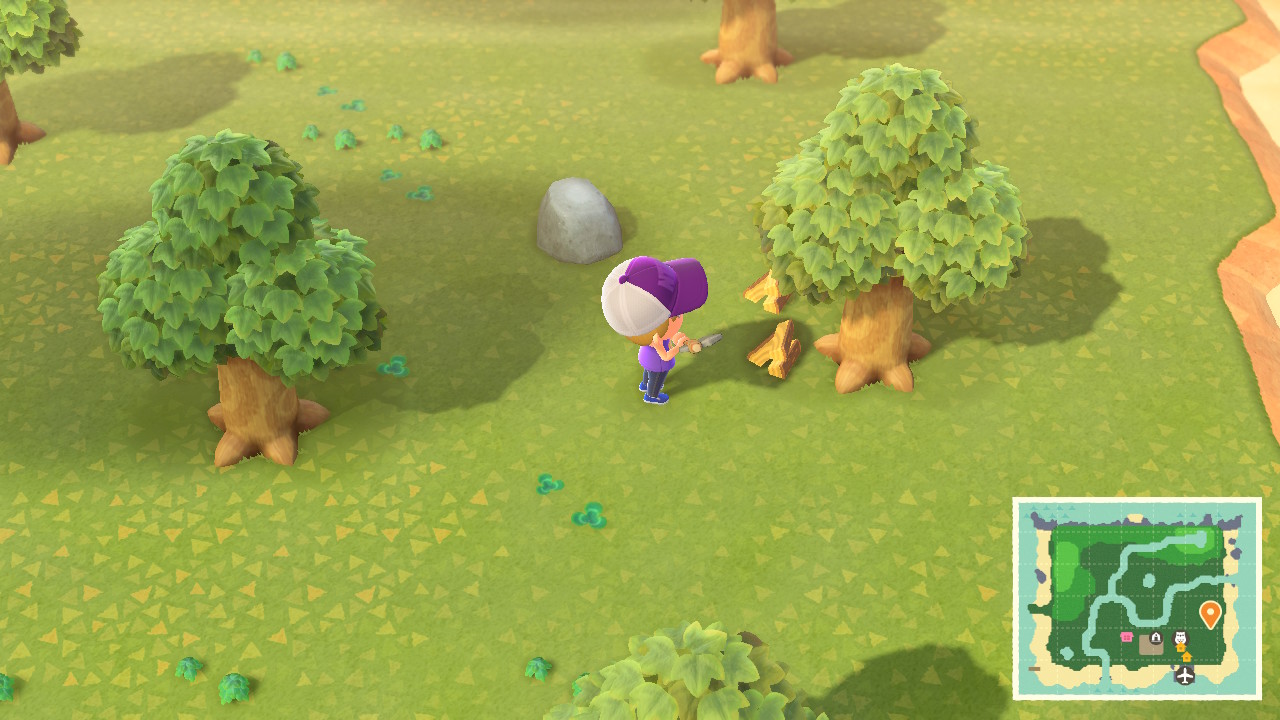Screen dimensions: 1280x720
Task: Open the island minimap panel
Action: 1140,600
